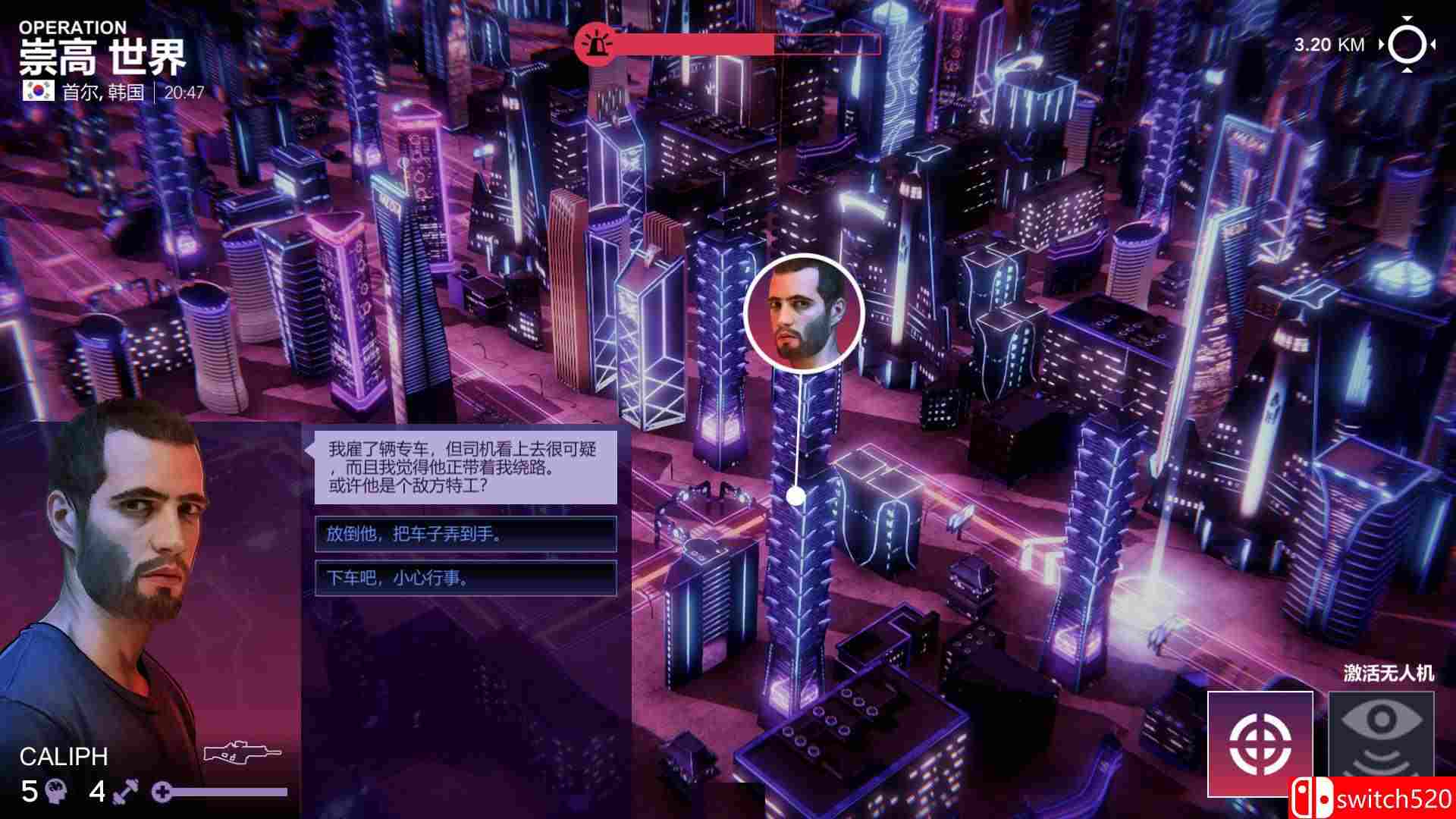Click the OPERATION 崇高 世界 header
This screenshot has height=819, width=1456.
(99, 45)
